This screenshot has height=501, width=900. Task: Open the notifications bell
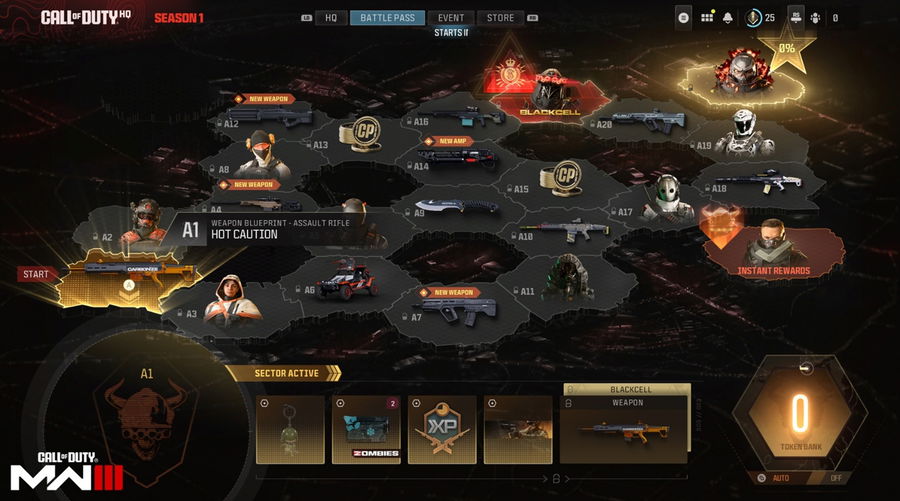coord(728,18)
